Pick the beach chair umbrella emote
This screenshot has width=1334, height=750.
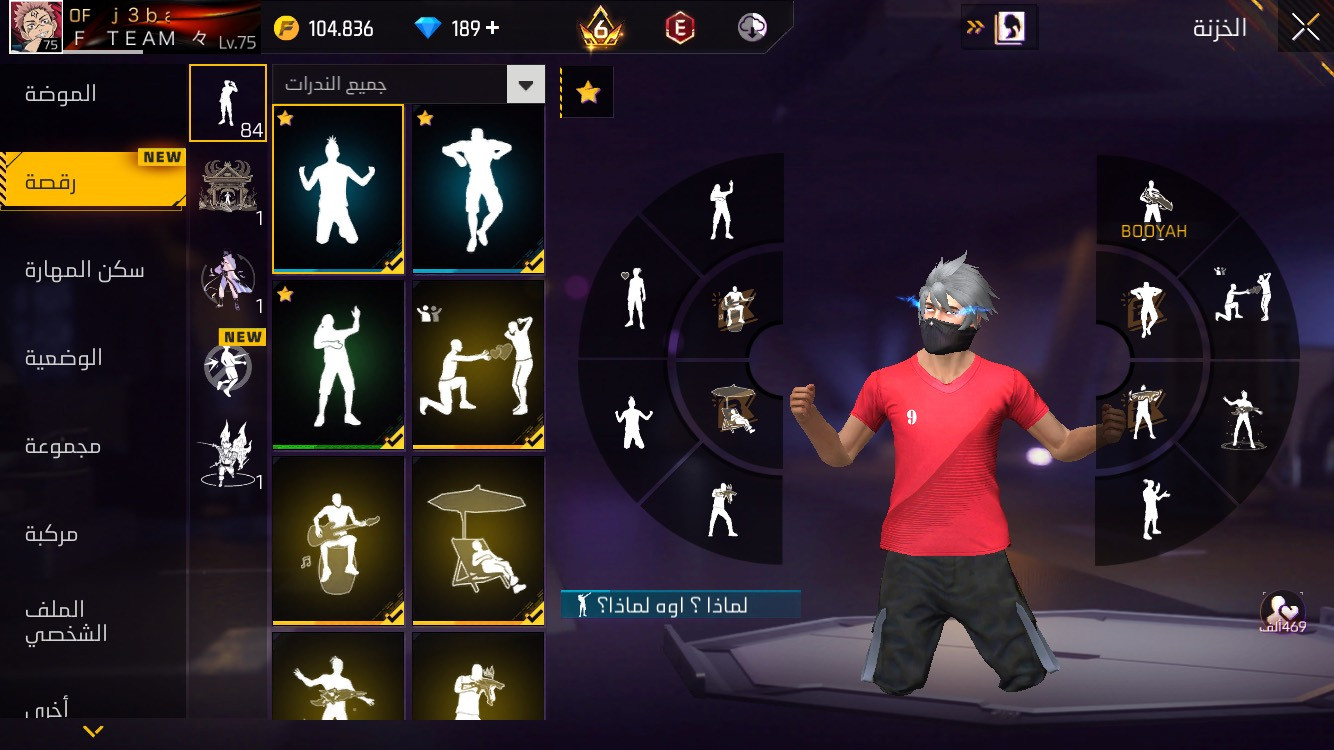(478, 540)
